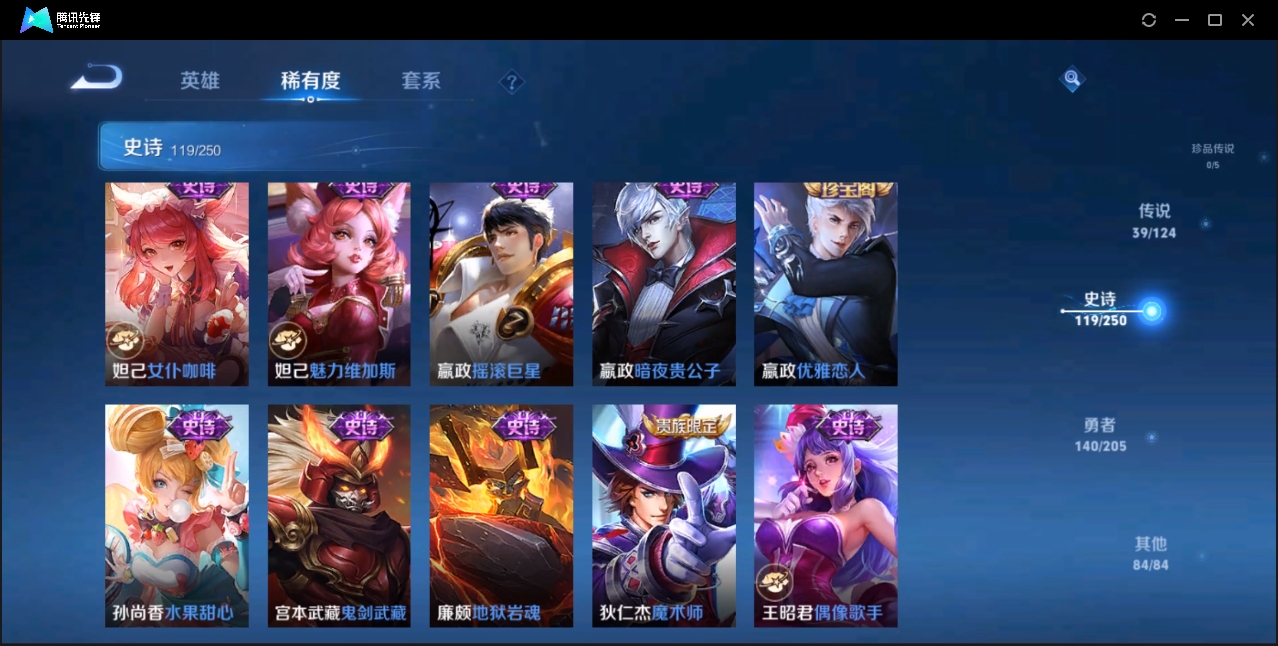This screenshot has height=646, width=1278.
Task: Go back using the return arrow
Action: (97, 77)
